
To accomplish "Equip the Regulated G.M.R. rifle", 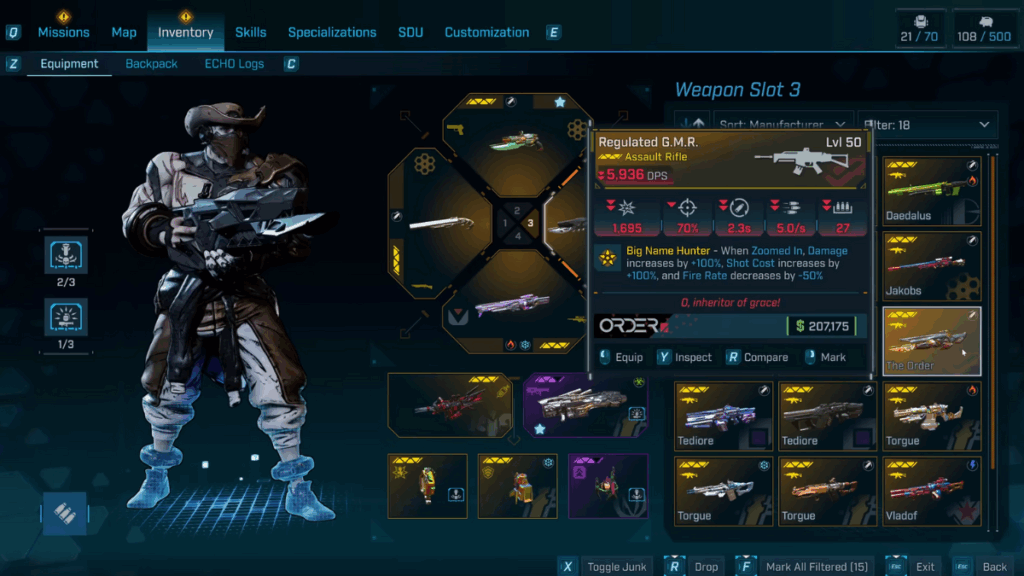I will tap(620, 357).
